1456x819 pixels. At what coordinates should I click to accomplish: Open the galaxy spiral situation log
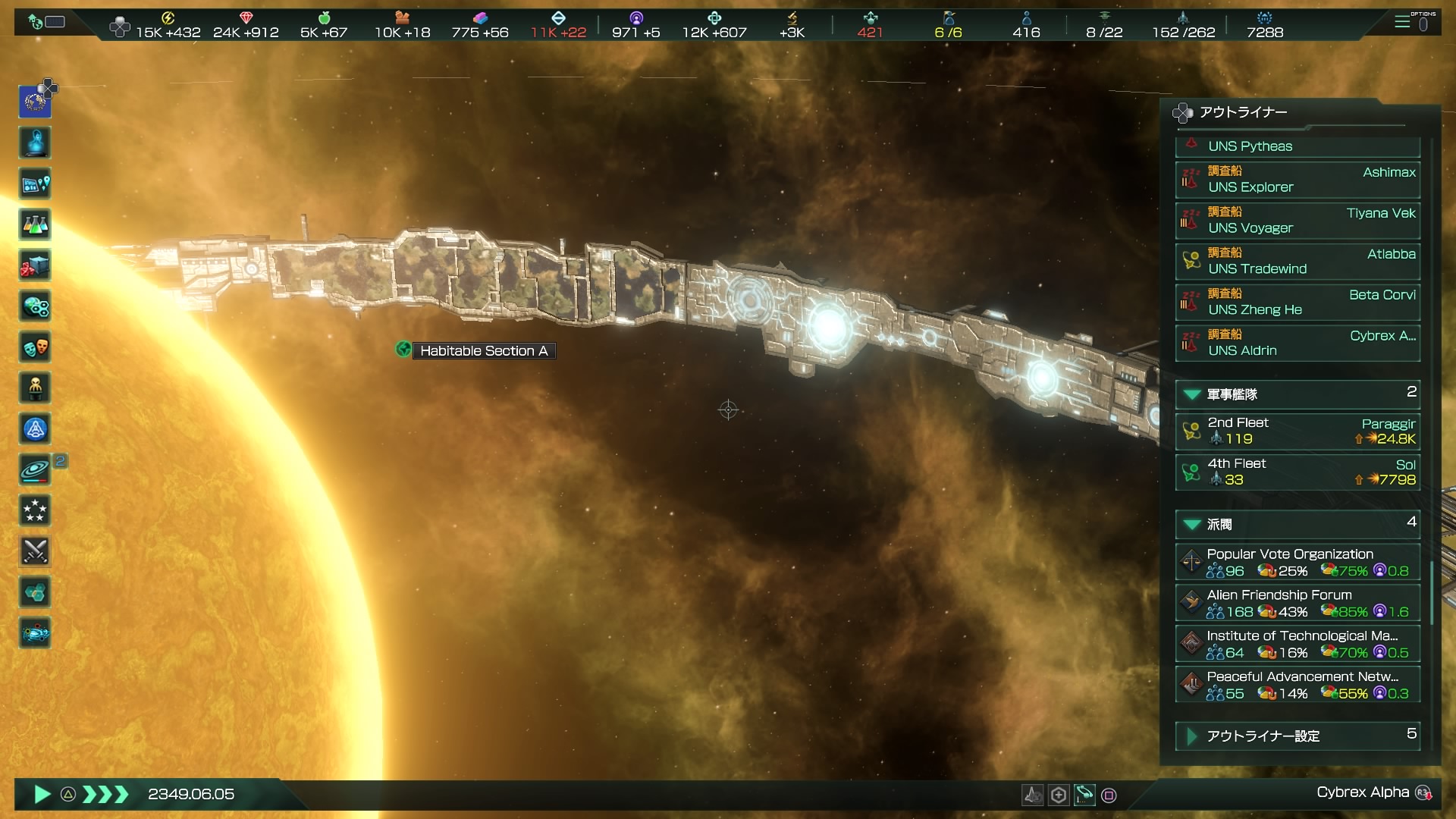[35, 470]
